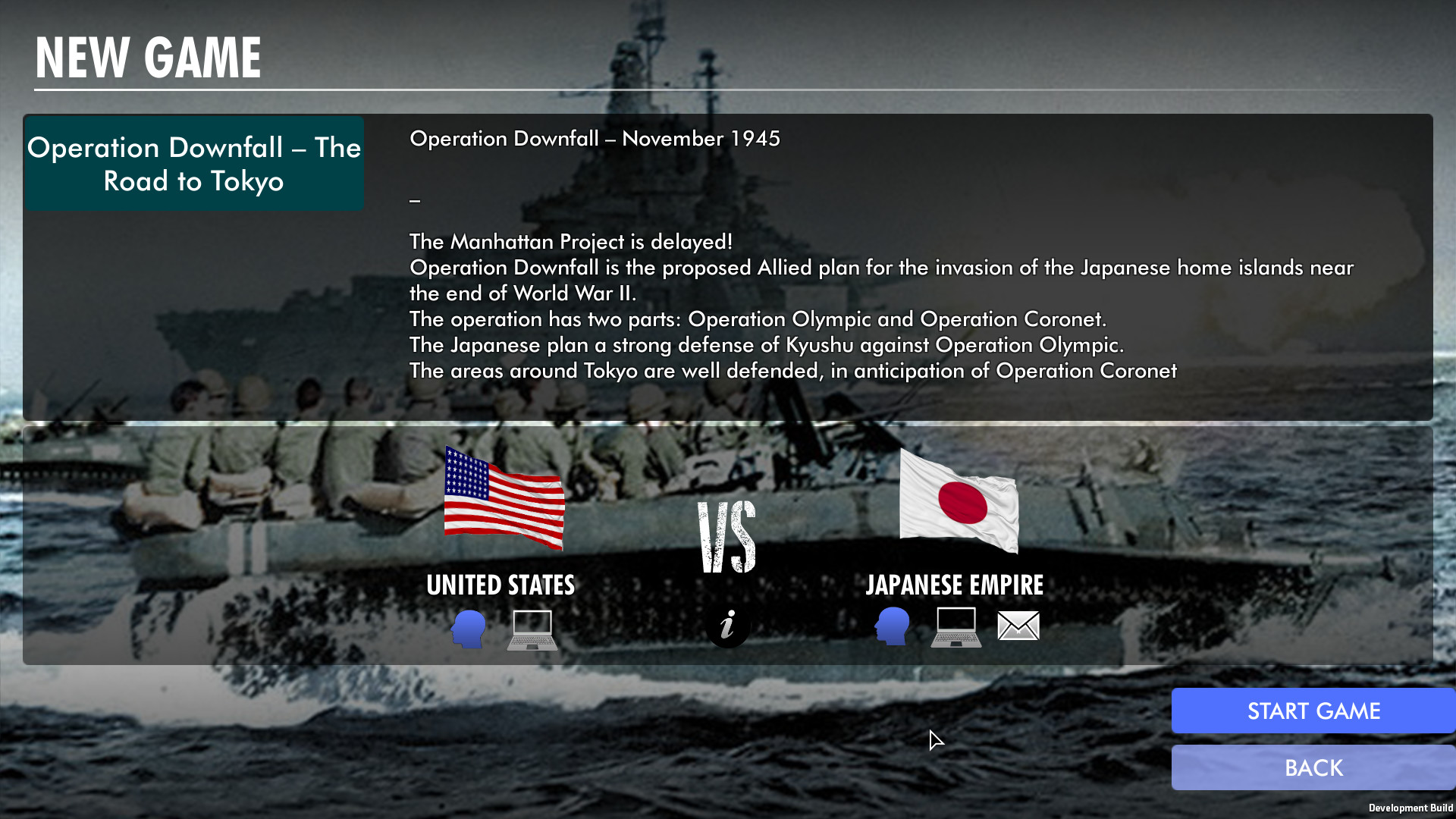Image resolution: width=1456 pixels, height=819 pixels.
Task: Select the Operation Downfall – The Road to Tokyo scenario
Action: (x=193, y=163)
